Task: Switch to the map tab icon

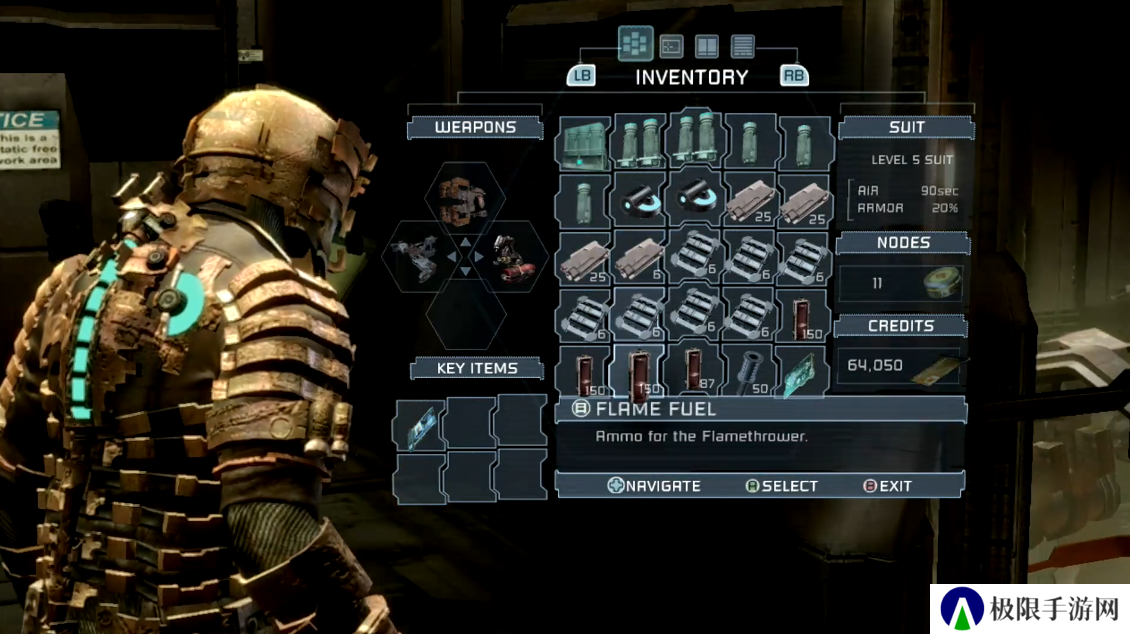Action: tap(672, 46)
